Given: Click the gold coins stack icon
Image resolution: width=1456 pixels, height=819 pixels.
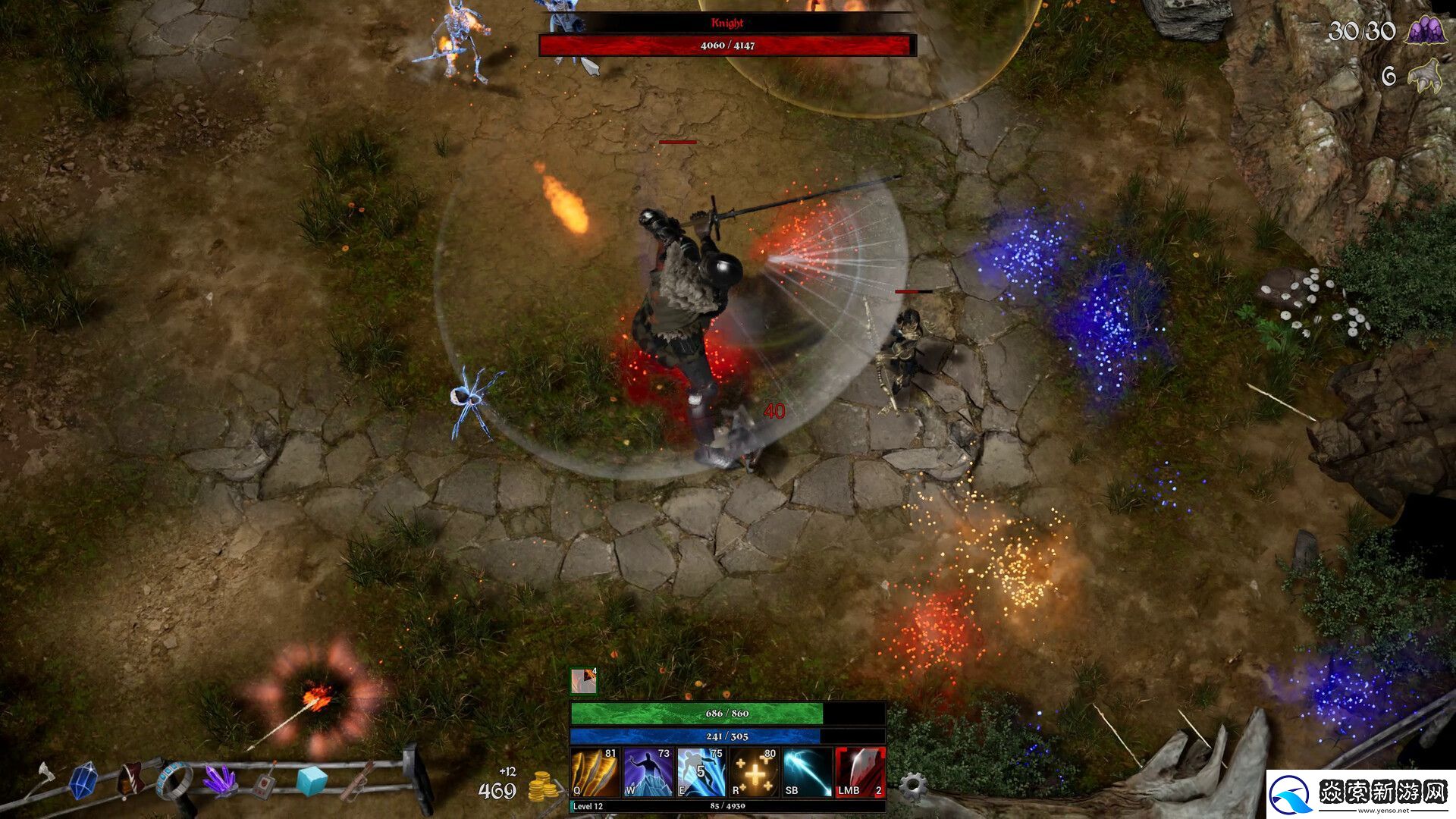Looking at the screenshot, I should 542,787.
